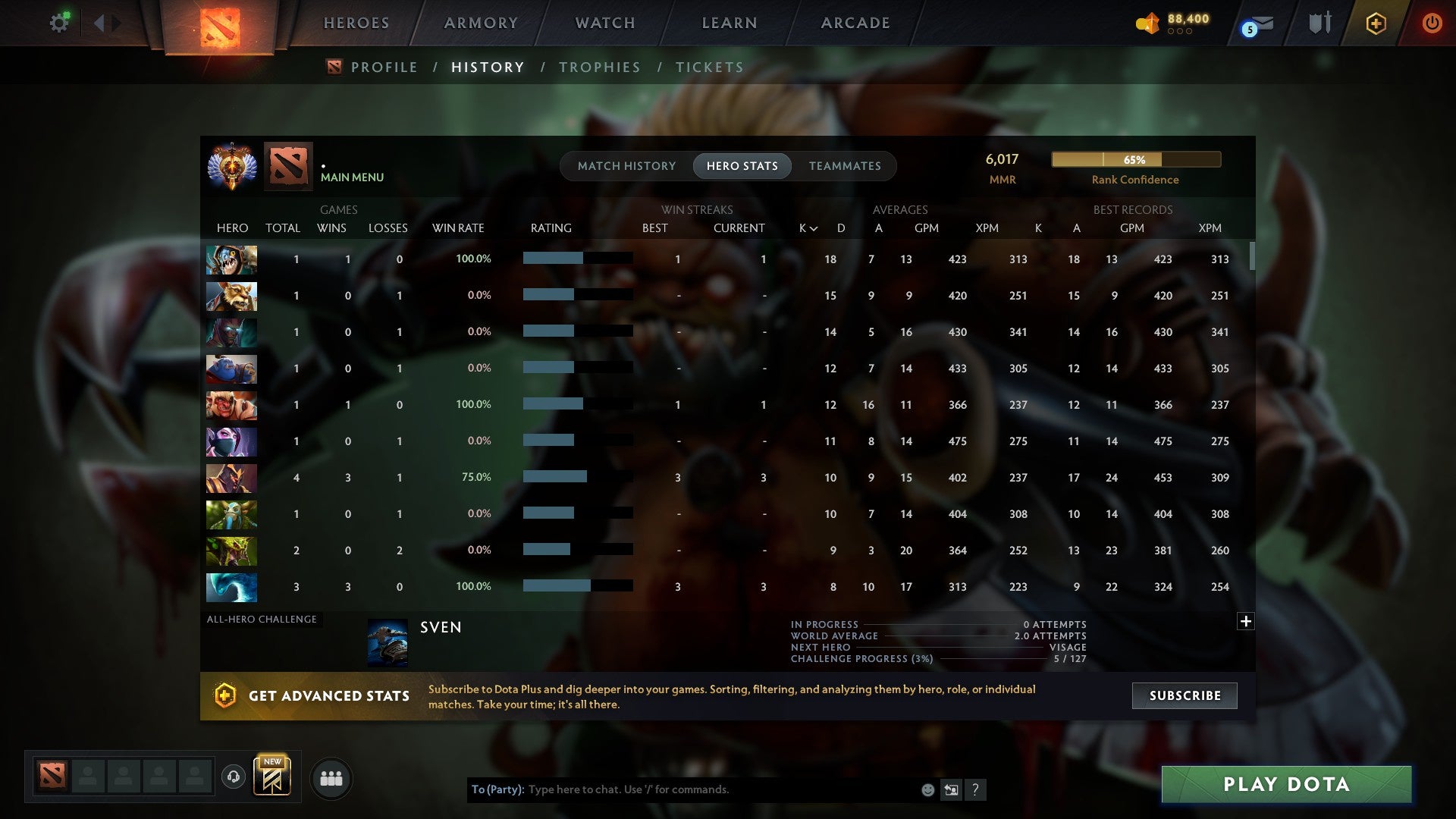The image size is (1456, 819).
Task: Click the NEW battle pass icon near party slots
Action: (x=273, y=775)
